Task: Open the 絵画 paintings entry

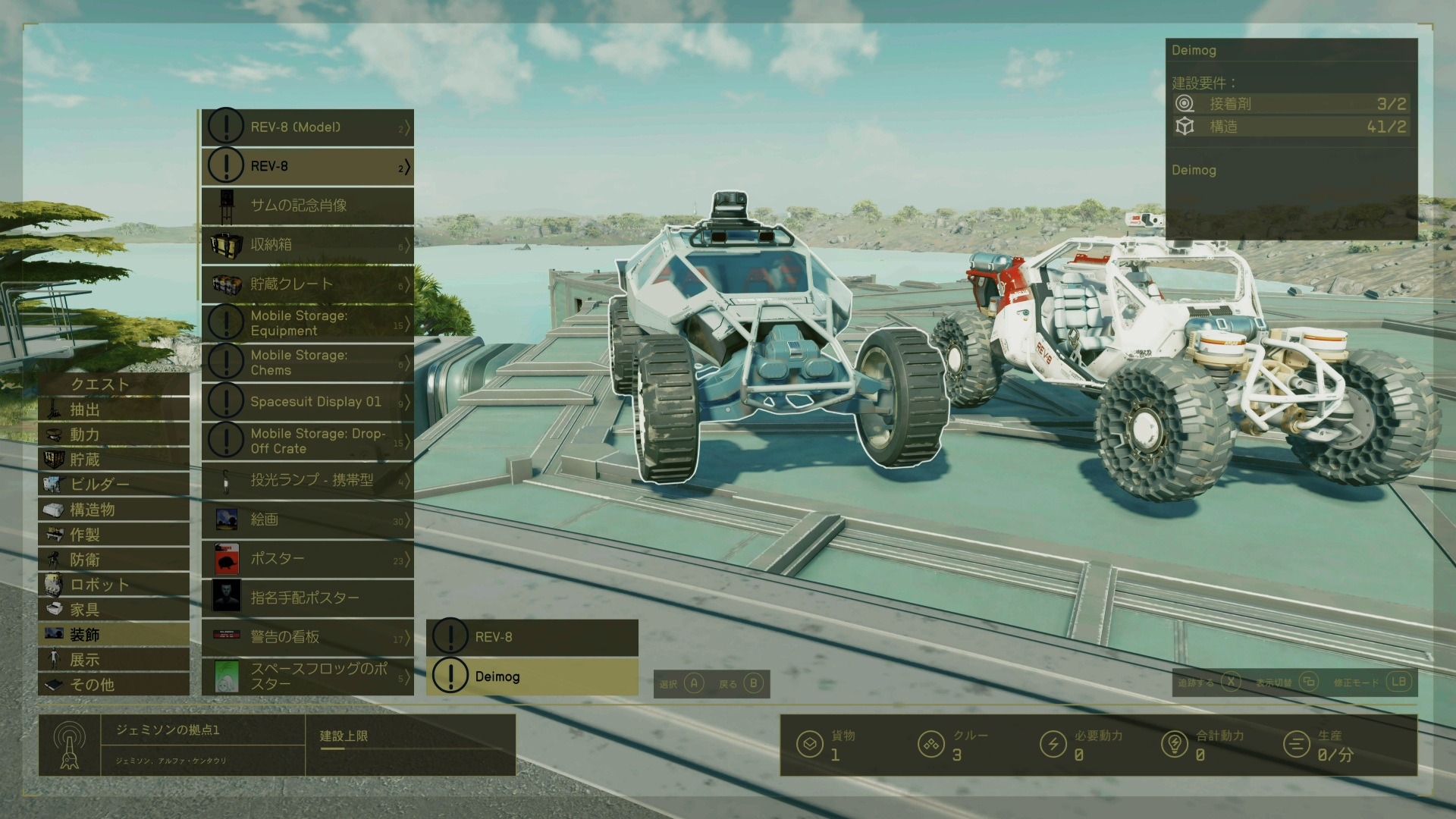Action: (x=307, y=519)
